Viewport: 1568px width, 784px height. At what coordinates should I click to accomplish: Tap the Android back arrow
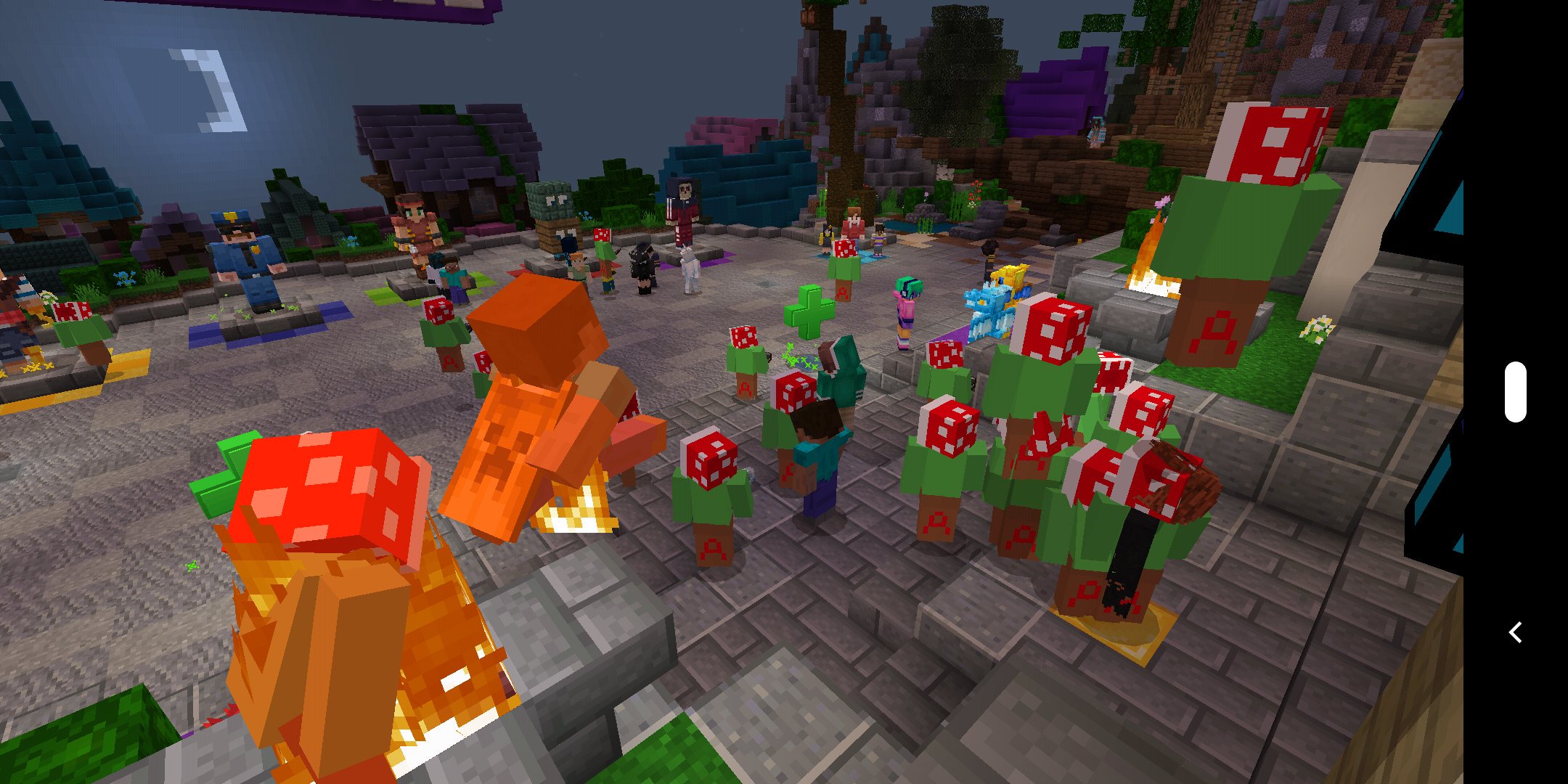click(x=1515, y=632)
